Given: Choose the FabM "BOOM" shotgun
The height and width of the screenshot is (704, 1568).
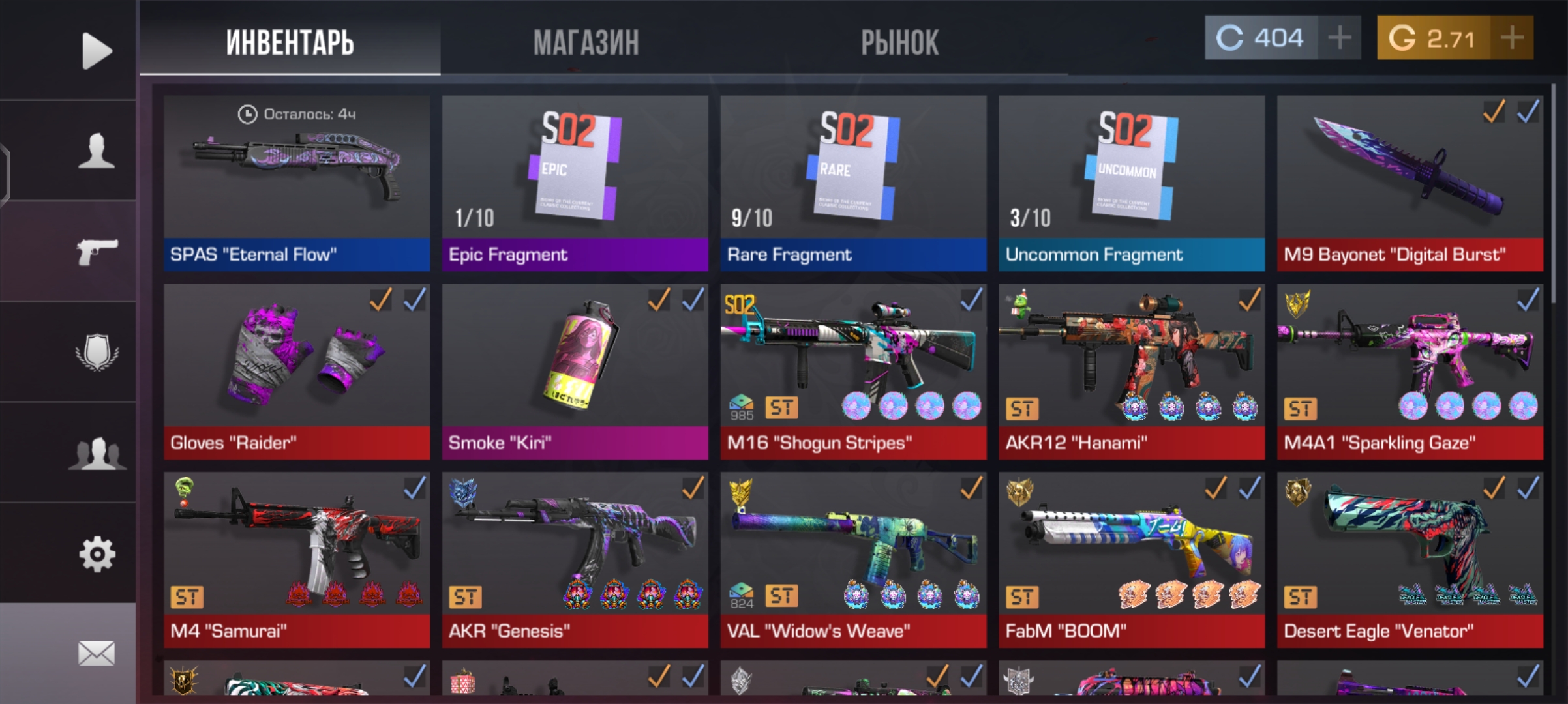Looking at the screenshot, I should (x=1132, y=559).
